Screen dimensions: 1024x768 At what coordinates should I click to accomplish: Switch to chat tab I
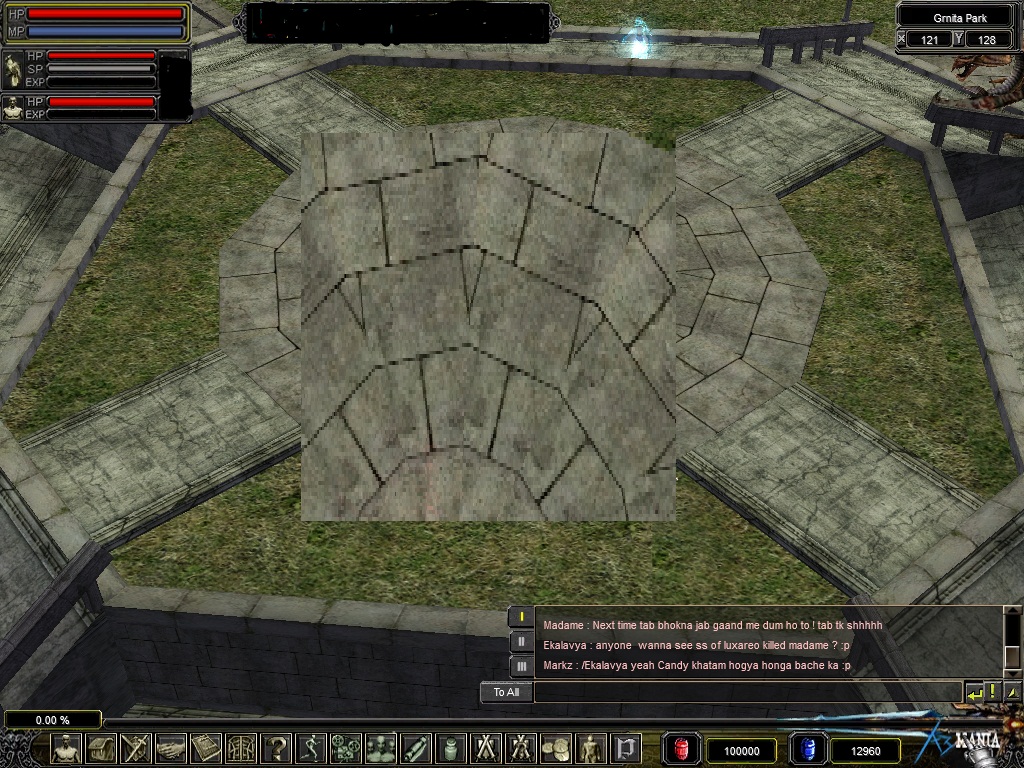521,617
